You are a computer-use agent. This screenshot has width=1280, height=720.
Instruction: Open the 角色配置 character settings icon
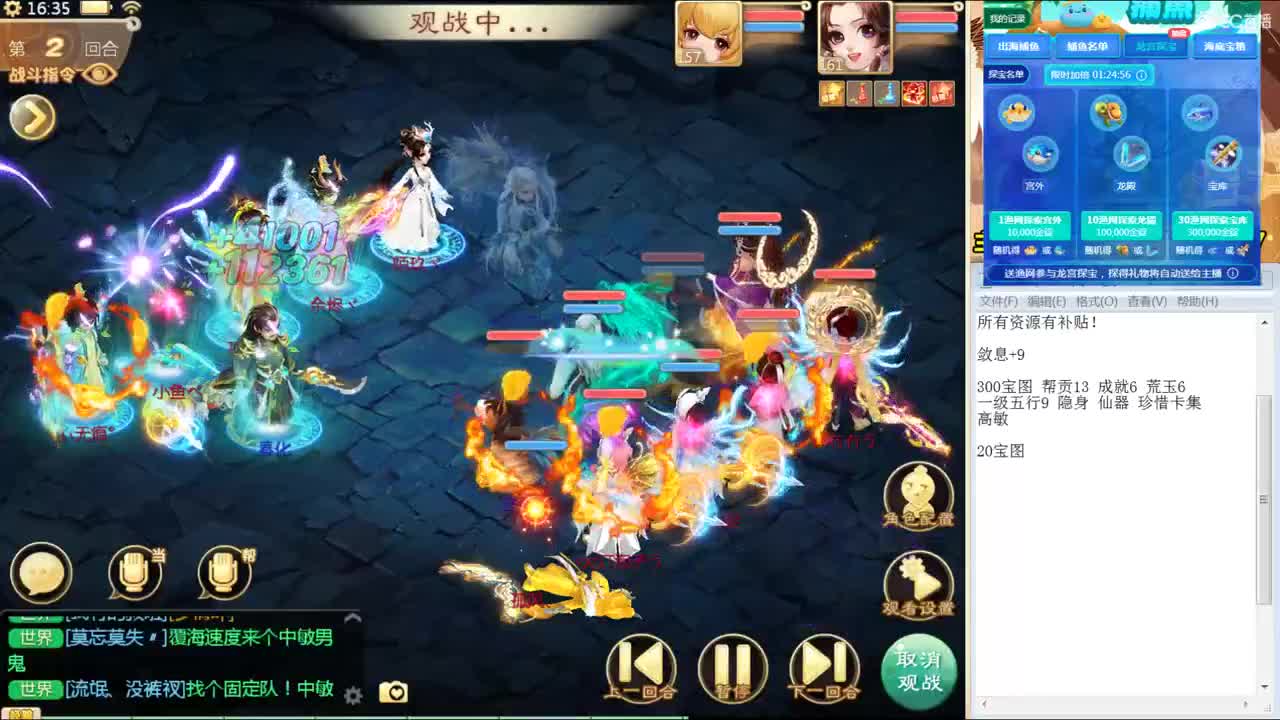click(x=917, y=492)
